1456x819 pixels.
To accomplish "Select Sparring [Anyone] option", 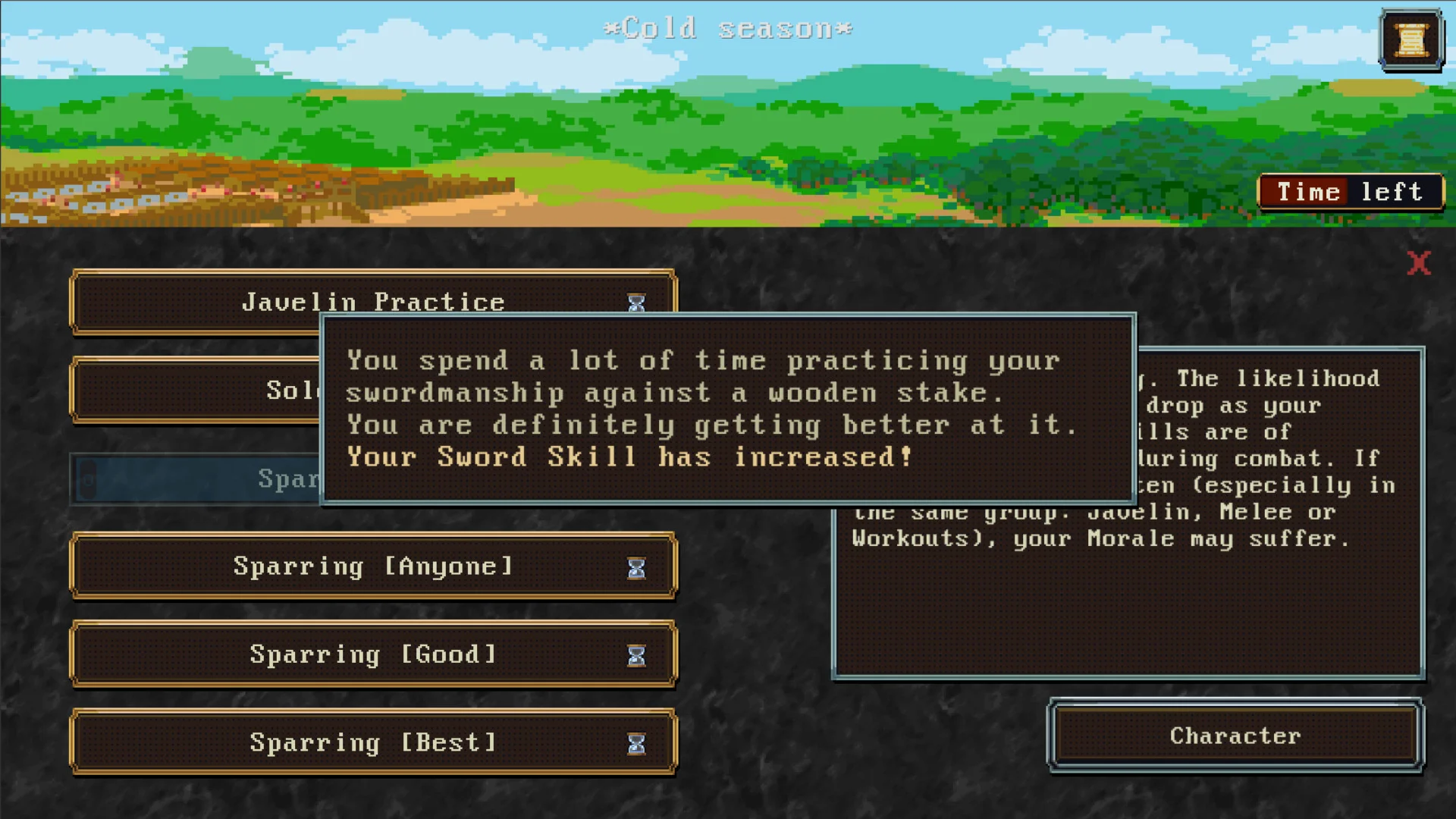I will pyautogui.click(x=372, y=566).
